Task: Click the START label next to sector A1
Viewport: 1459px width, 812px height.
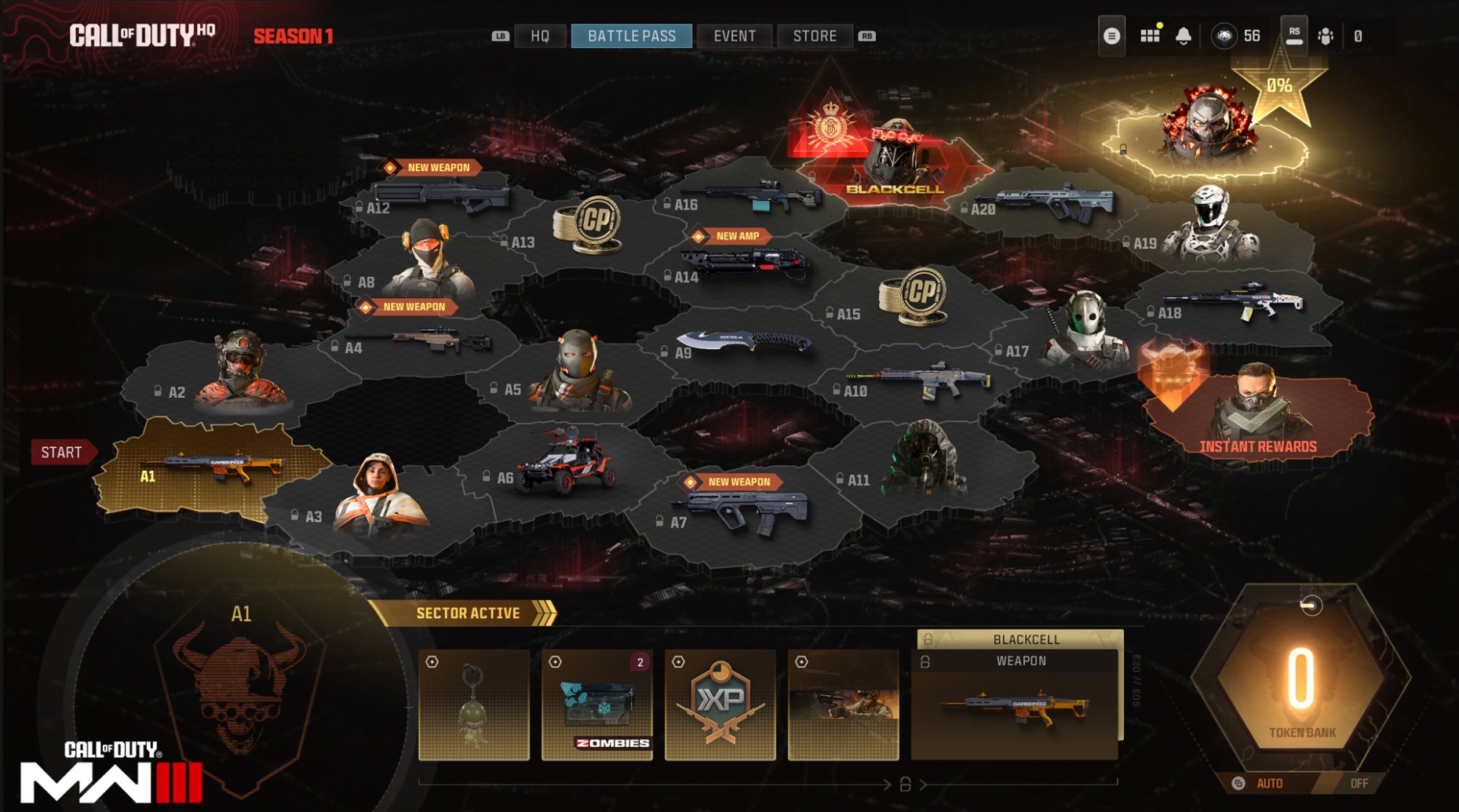Action: (x=63, y=452)
